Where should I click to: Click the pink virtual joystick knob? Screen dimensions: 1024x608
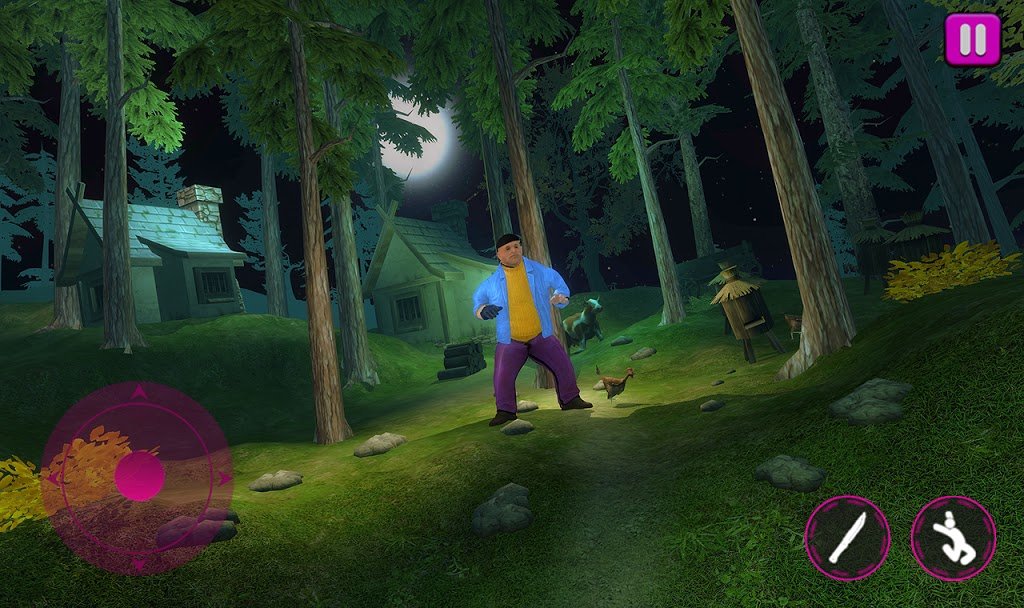138,475
